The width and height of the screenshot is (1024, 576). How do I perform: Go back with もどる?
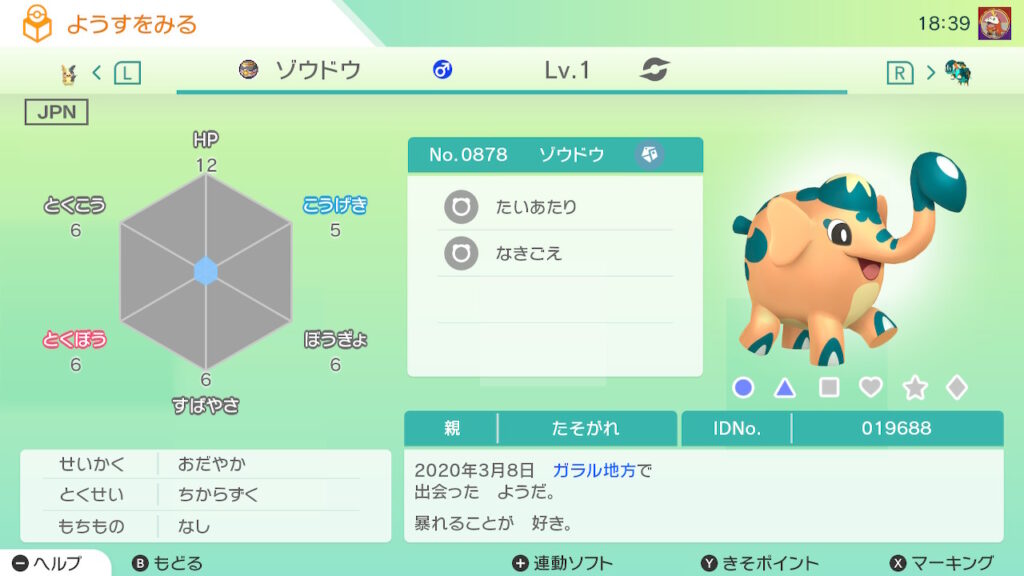(x=167, y=563)
